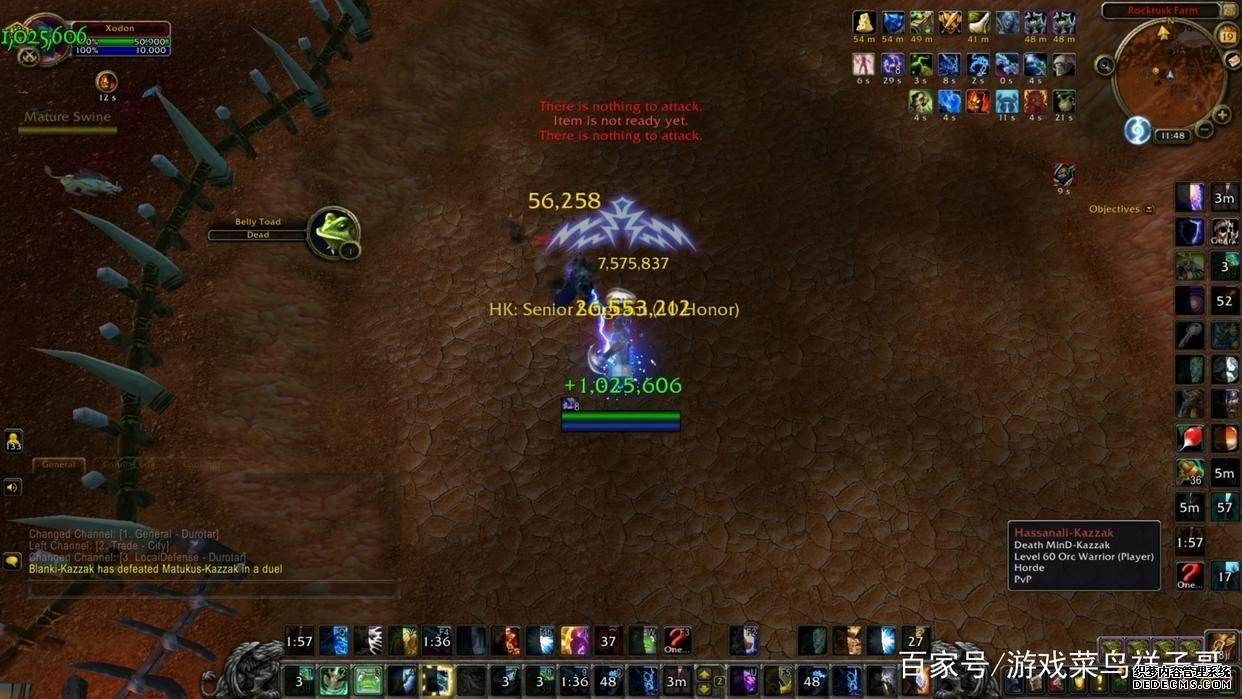Toggle the minimap tracking magnifier button
This screenshot has height=699, width=1242.
point(1105,65)
